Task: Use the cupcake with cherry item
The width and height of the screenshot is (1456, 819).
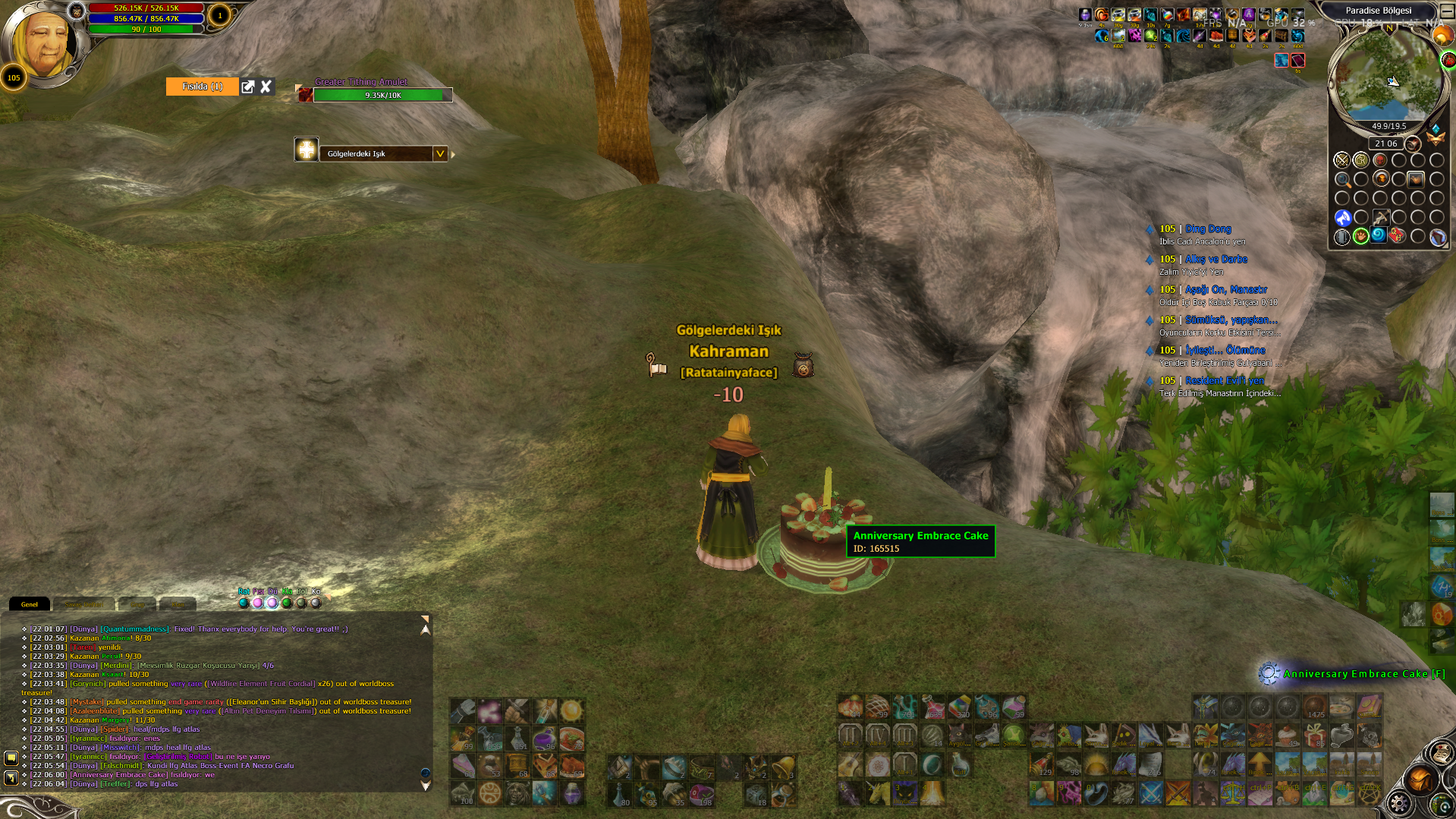Action: click(1287, 735)
